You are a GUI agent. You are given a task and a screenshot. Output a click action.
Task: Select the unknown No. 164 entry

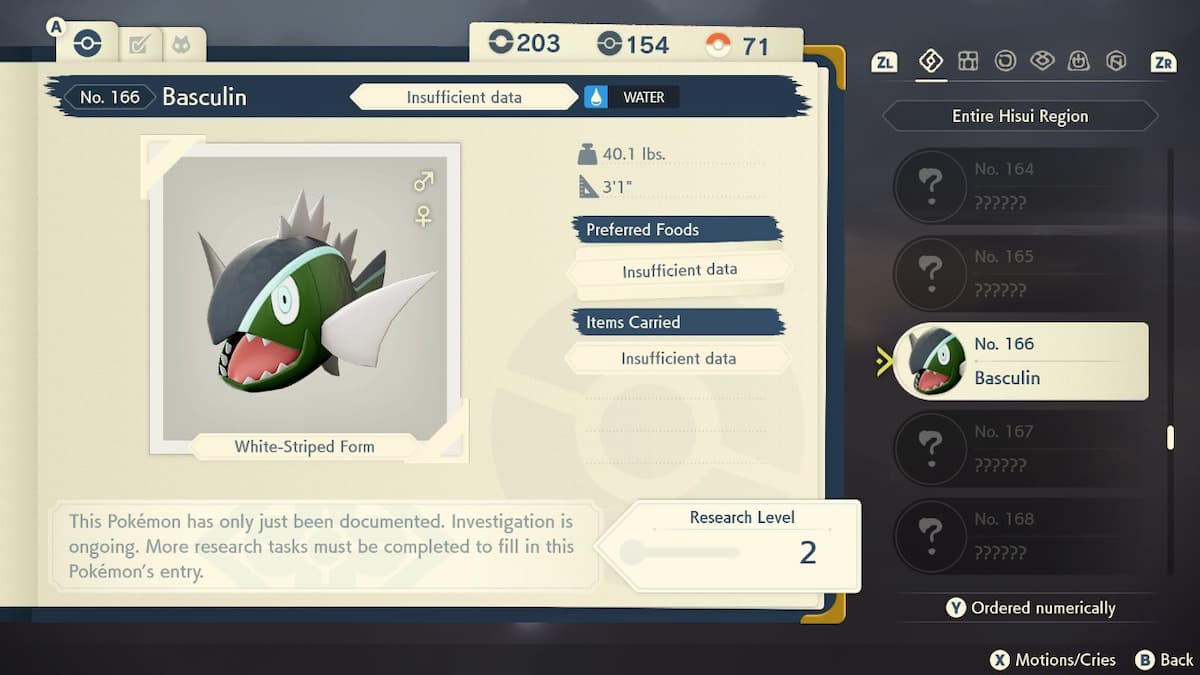[x=1020, y=186]
